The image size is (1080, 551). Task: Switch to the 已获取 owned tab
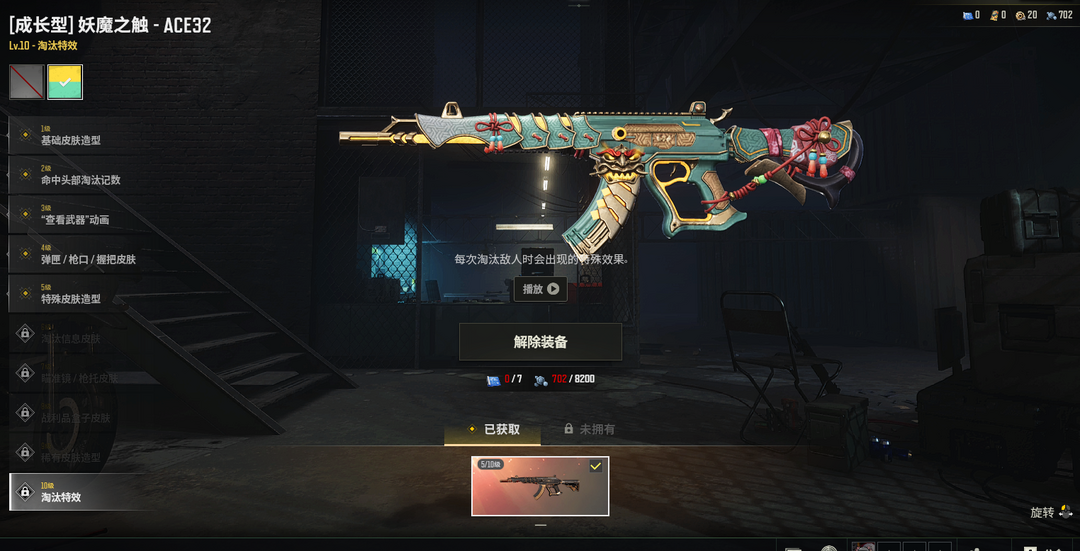click(493, 429)
